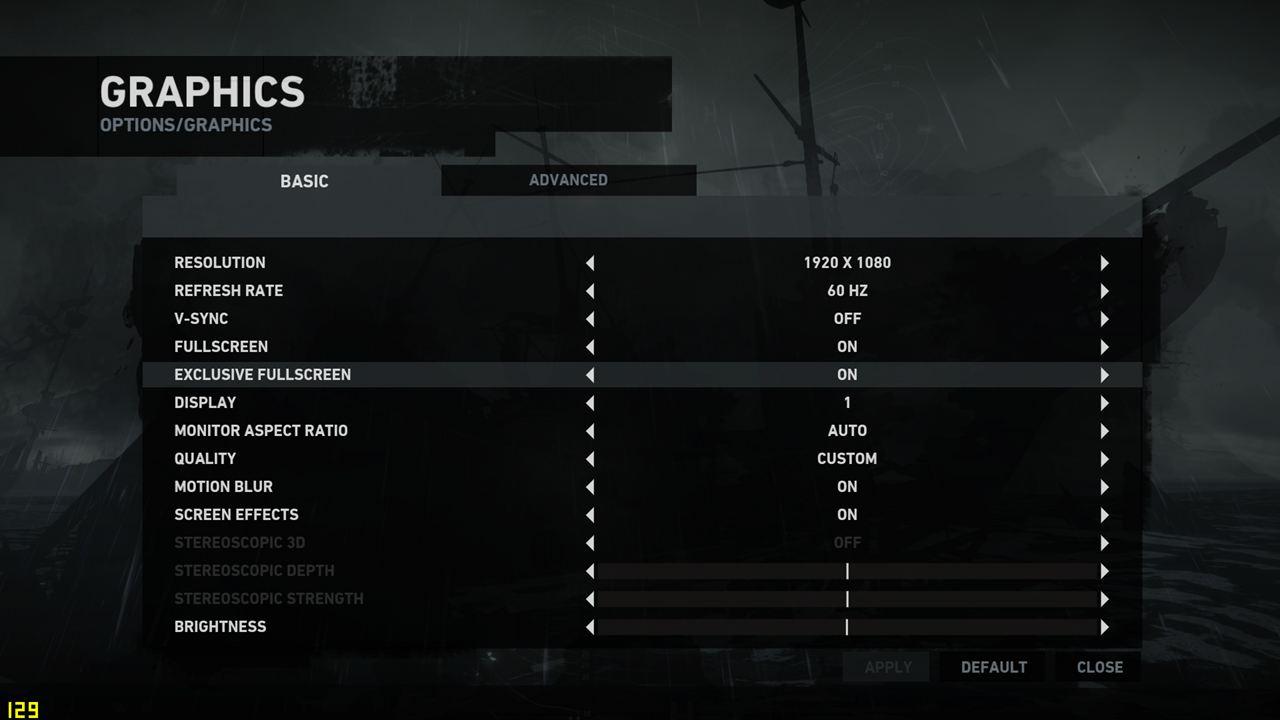Select the Resolution setting label
Screen dimensions: 1280x720
220,263
